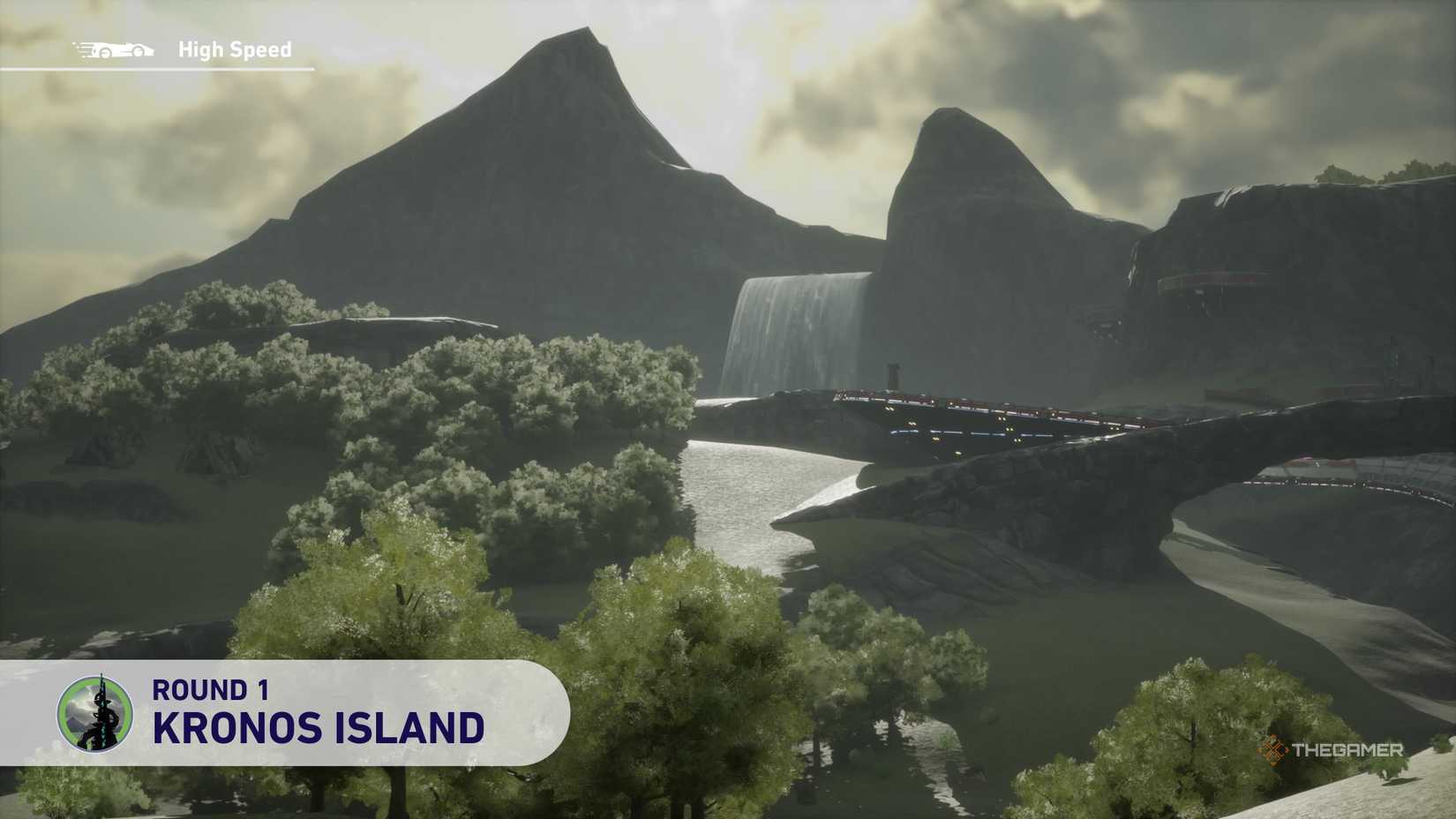Image resolution: width=1456 pixels, height=819 pixels.
Task: Select the High Speed mode label
Action: click(234, 49)
